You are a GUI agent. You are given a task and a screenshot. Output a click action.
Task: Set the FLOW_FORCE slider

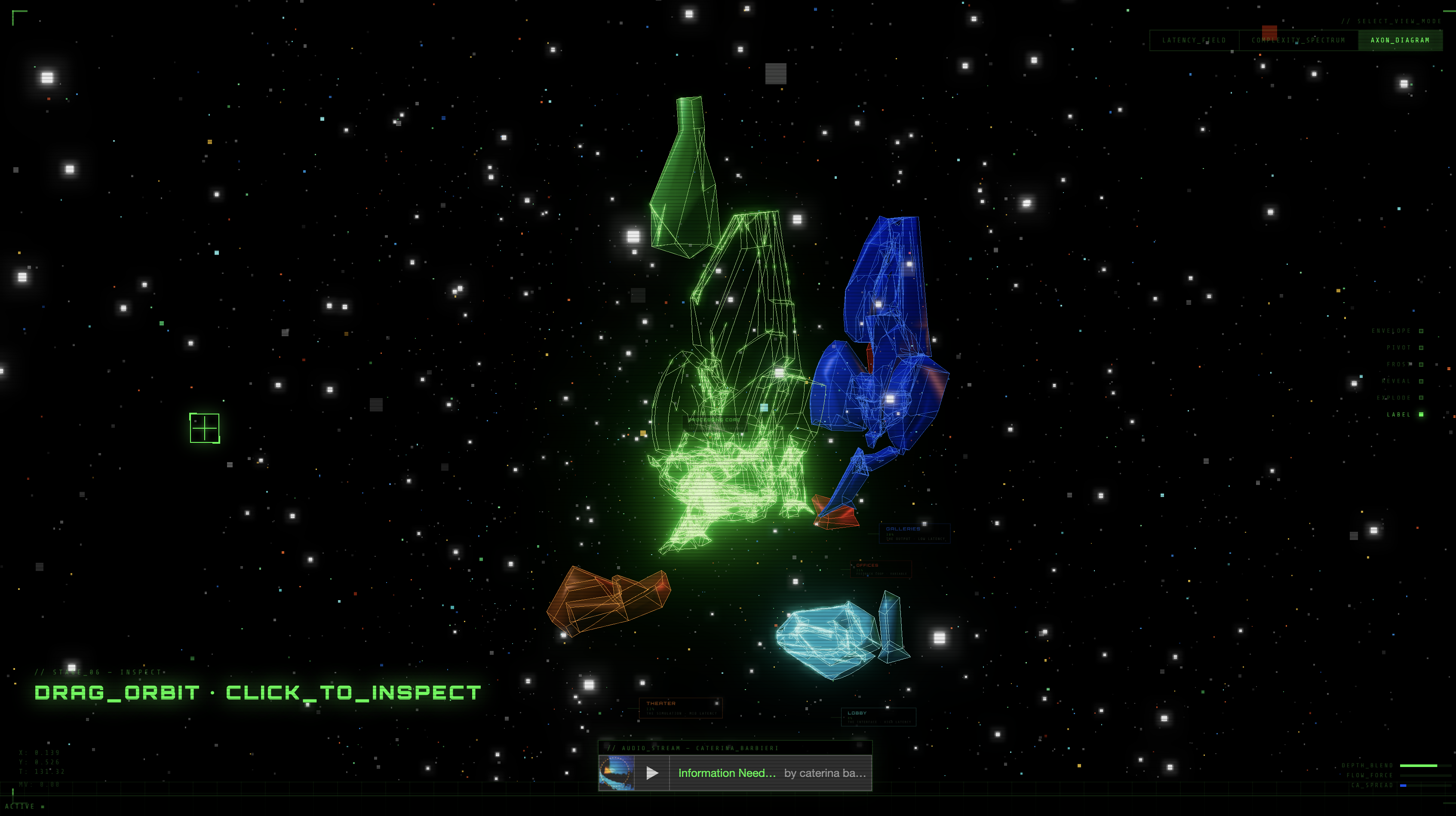(x=1425, y=775)
